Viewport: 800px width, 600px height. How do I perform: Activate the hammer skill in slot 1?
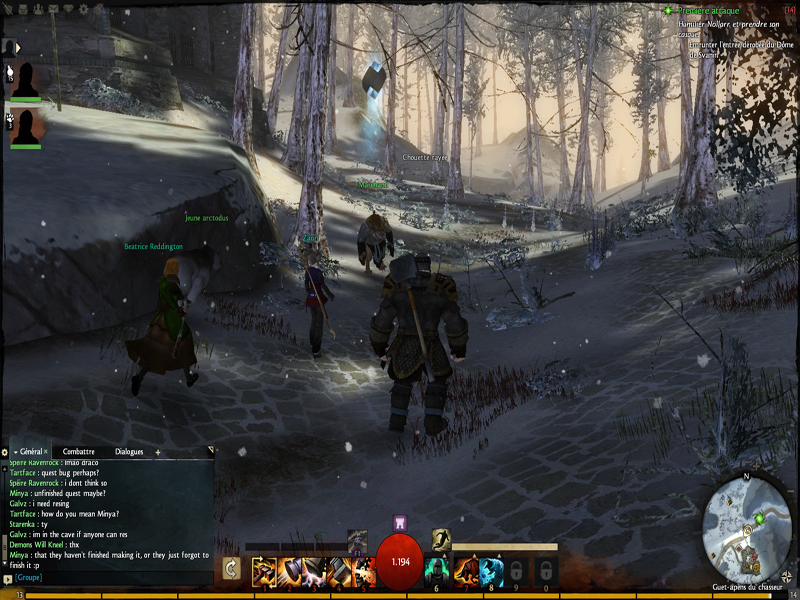click(263, 570)
